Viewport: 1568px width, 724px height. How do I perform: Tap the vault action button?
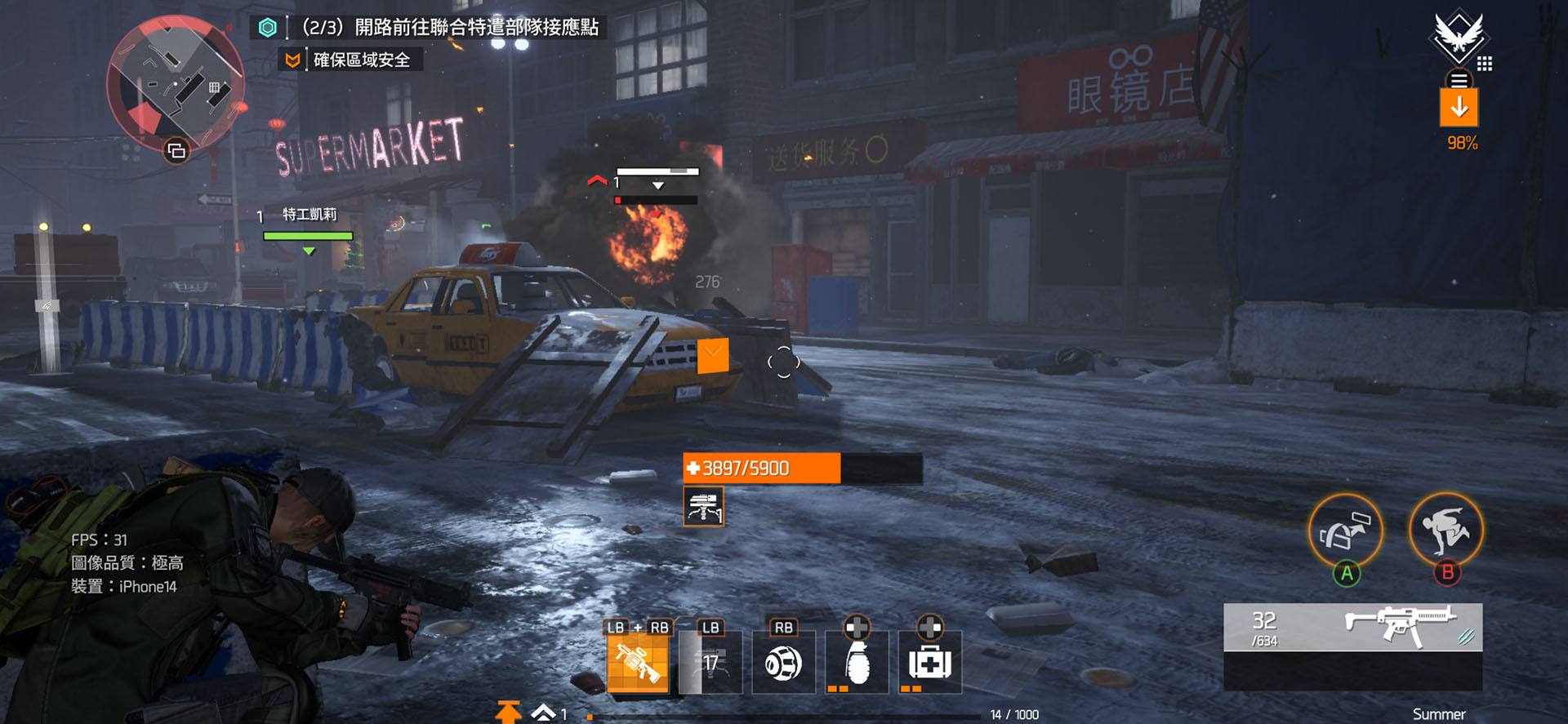point(1445,531)
